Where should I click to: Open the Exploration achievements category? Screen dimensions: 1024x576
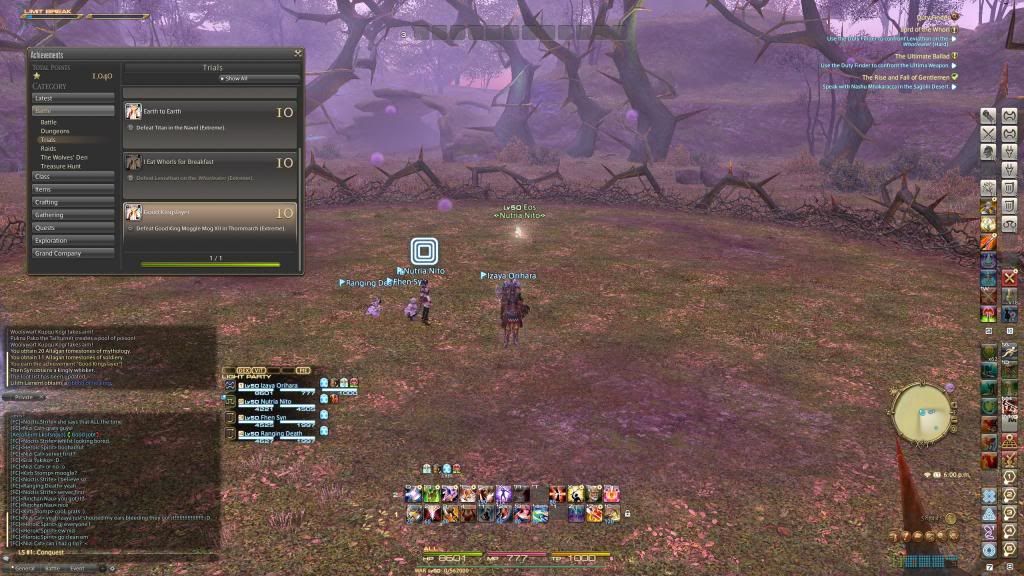click(x=74, y=240)
